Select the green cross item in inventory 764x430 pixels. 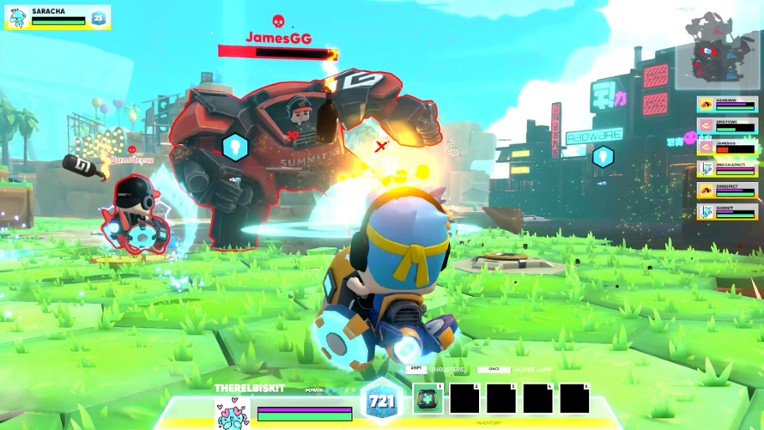pos(428,398)
